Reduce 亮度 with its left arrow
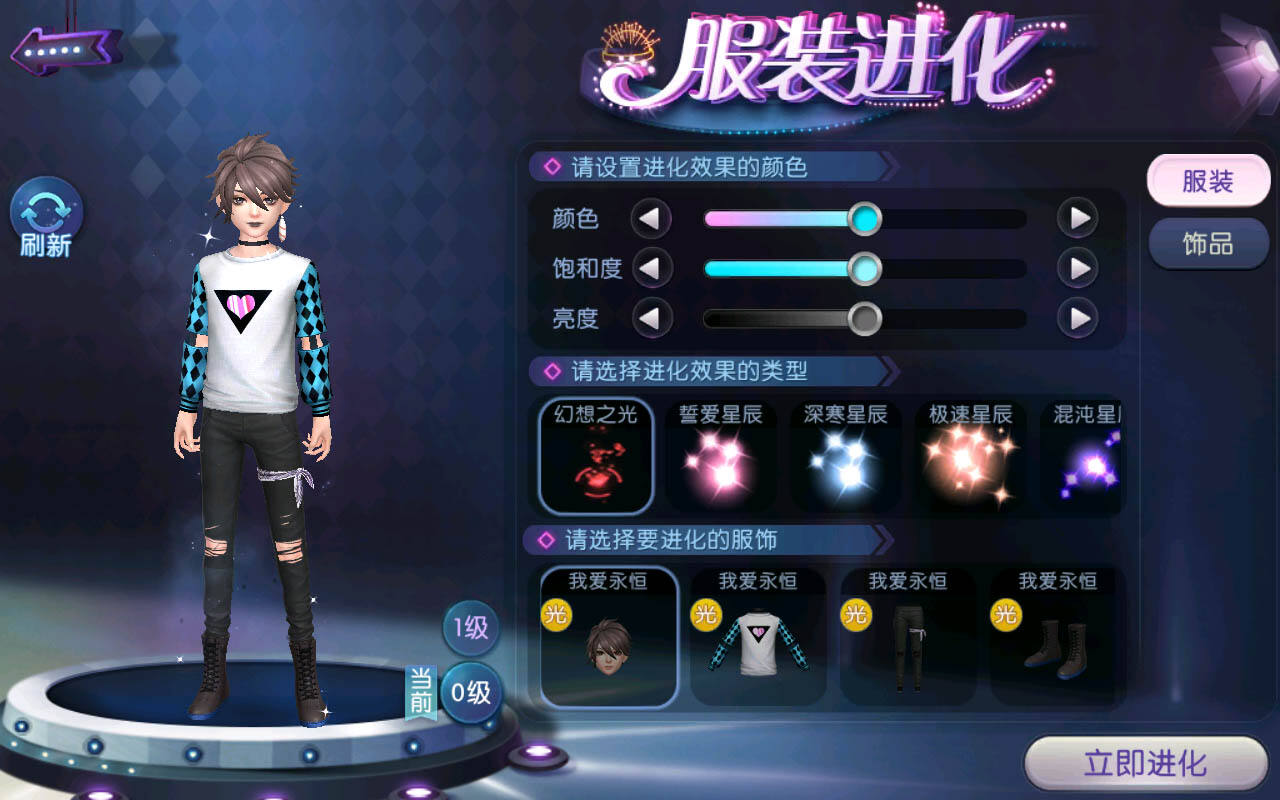The height and width of the screenshot is (800, 1280). pyautogui.click(x=651, y=319)
